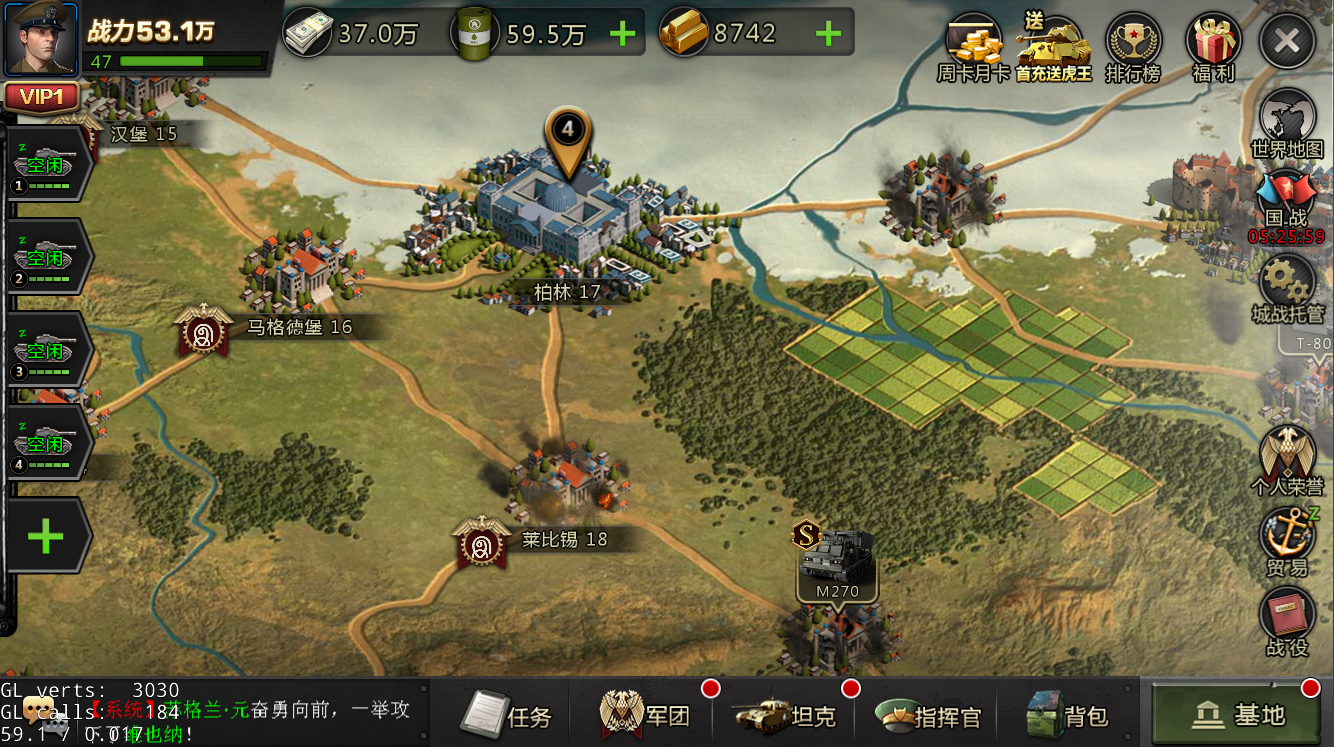Image resolution: width=1334 pixels, height=747 pixels.
Task: View 个人荣誉 personal honors
Action: 1287,460
